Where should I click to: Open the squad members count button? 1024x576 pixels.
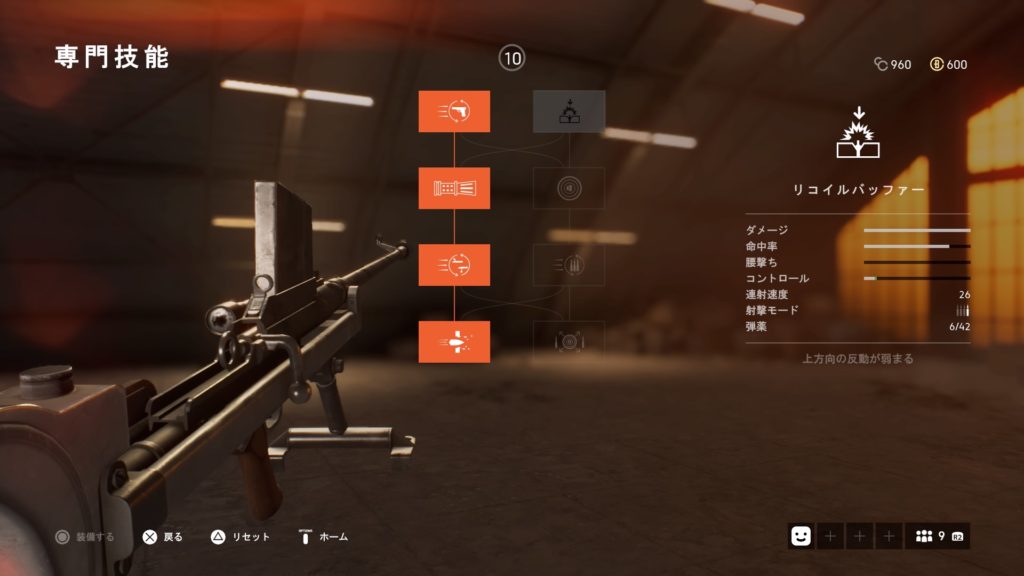pos(937,537)
